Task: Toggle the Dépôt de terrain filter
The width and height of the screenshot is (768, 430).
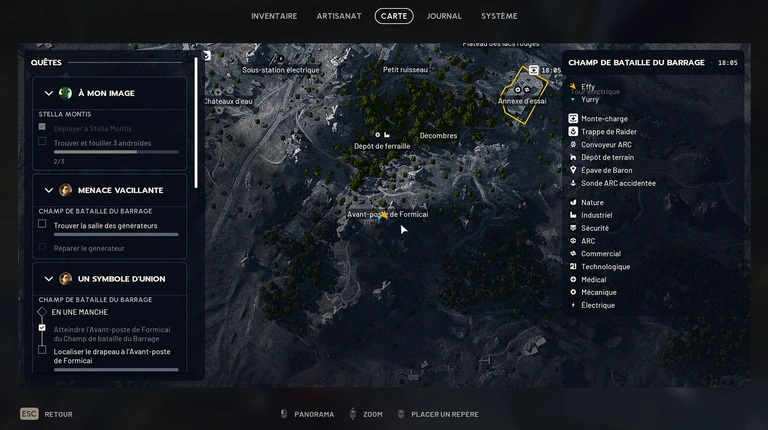Action: click(607, 158)
